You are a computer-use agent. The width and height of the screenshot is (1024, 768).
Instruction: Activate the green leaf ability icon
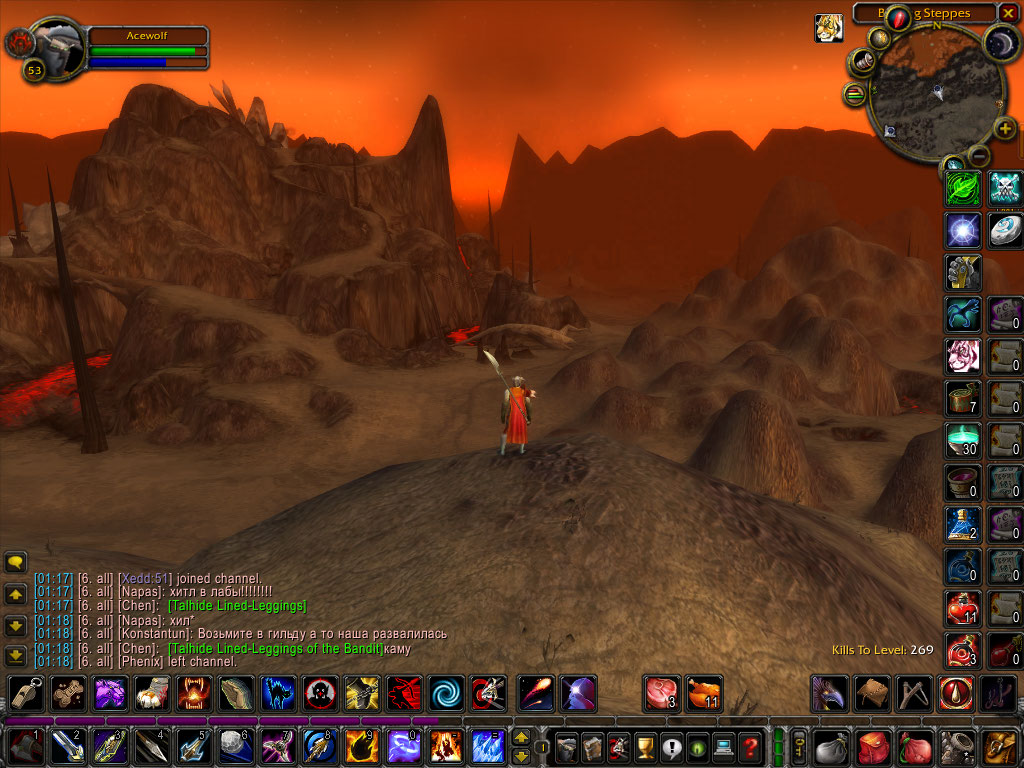pyautogui.click(x=963, y=188)
